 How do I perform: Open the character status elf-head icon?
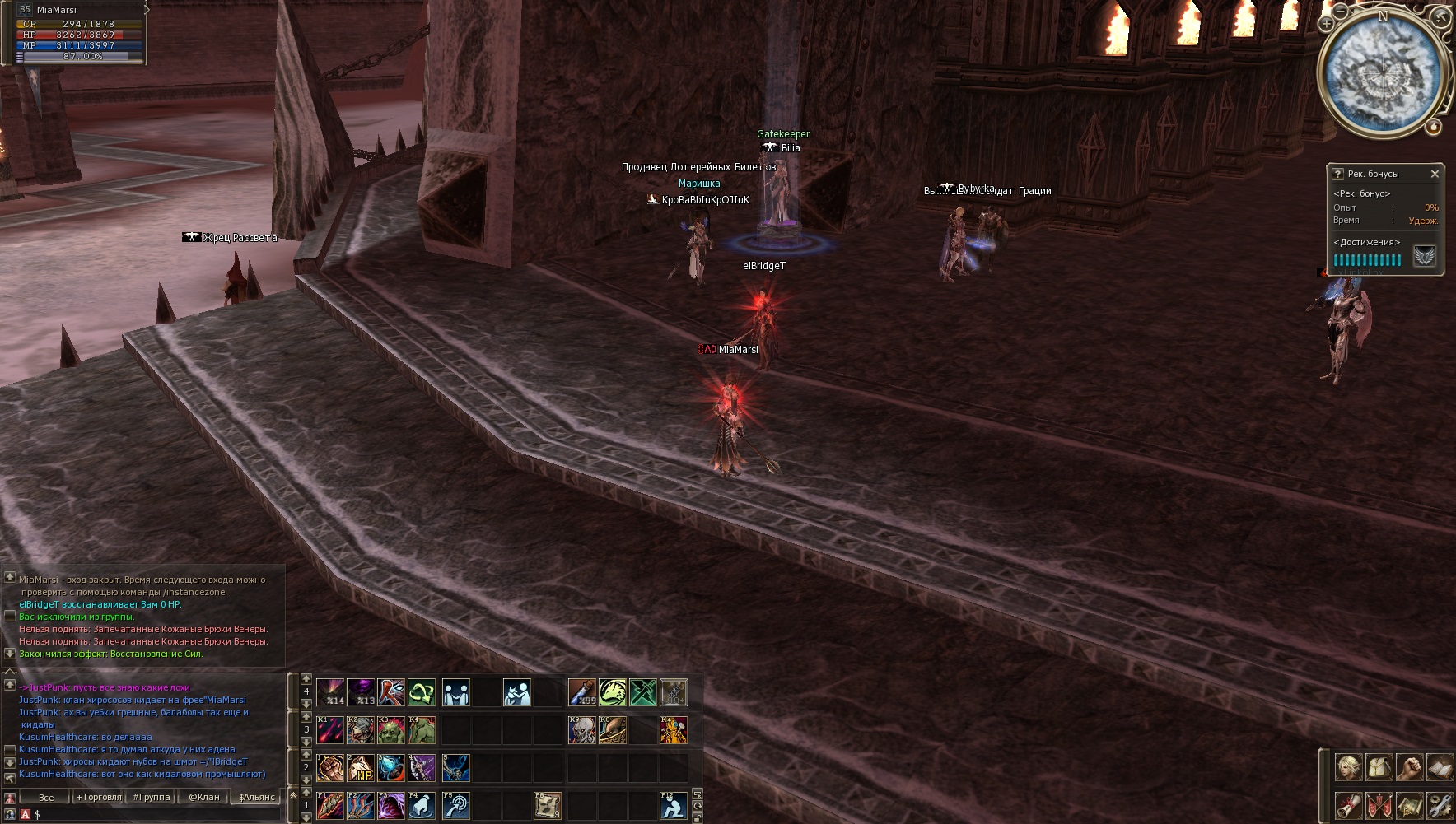[1348, 767]
